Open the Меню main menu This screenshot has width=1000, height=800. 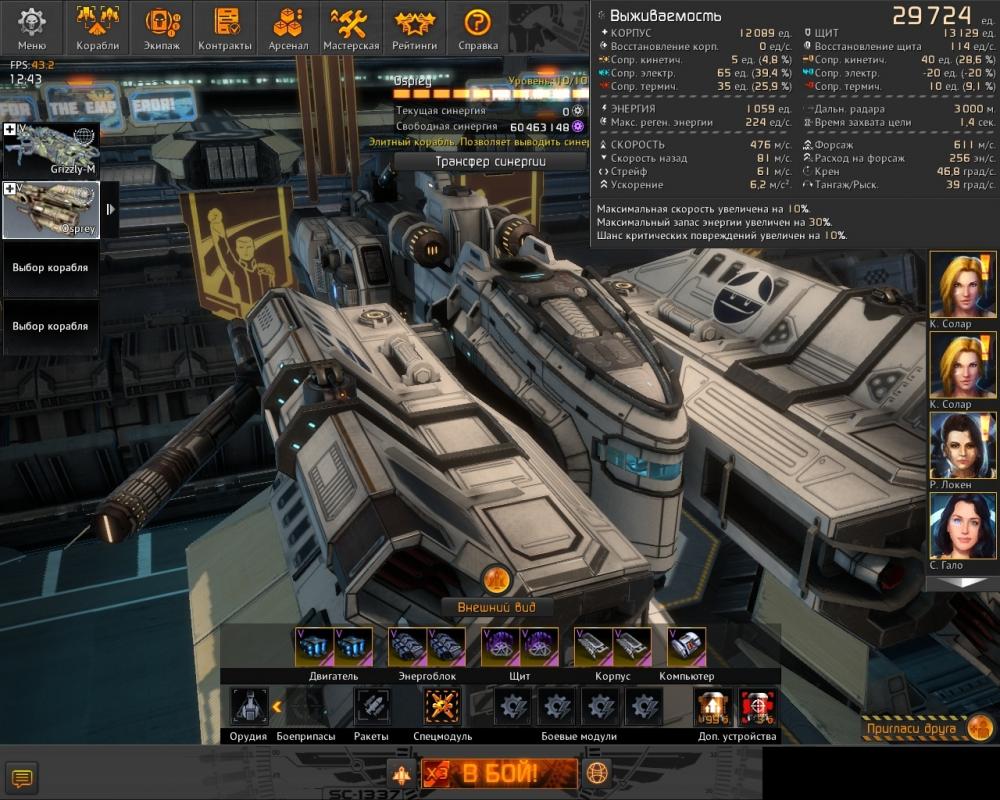click(32, 28)
